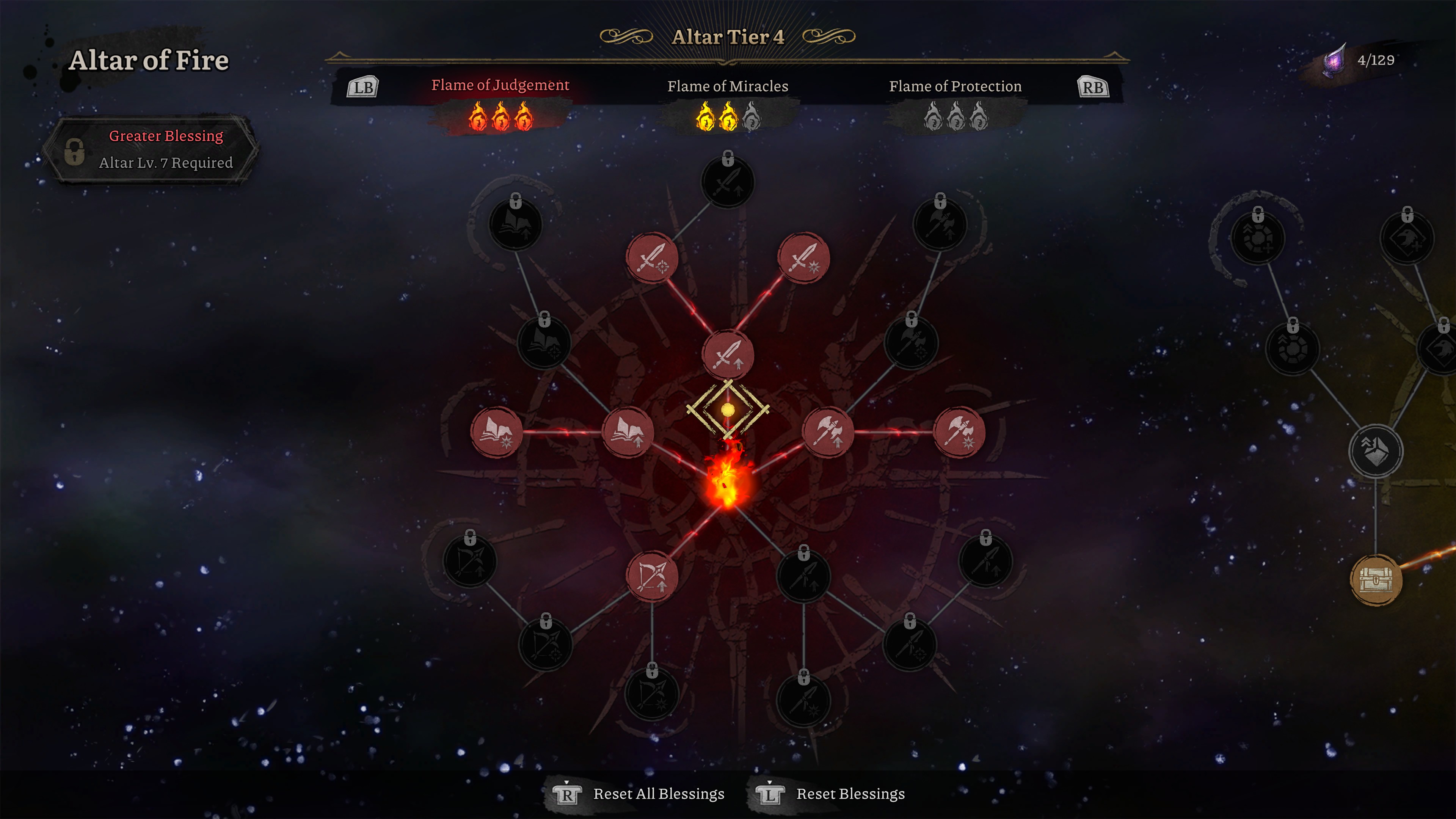Open the golden treasure chest node
Viewport: 1456px width, 819px height.
click(x=1375, y=580)
